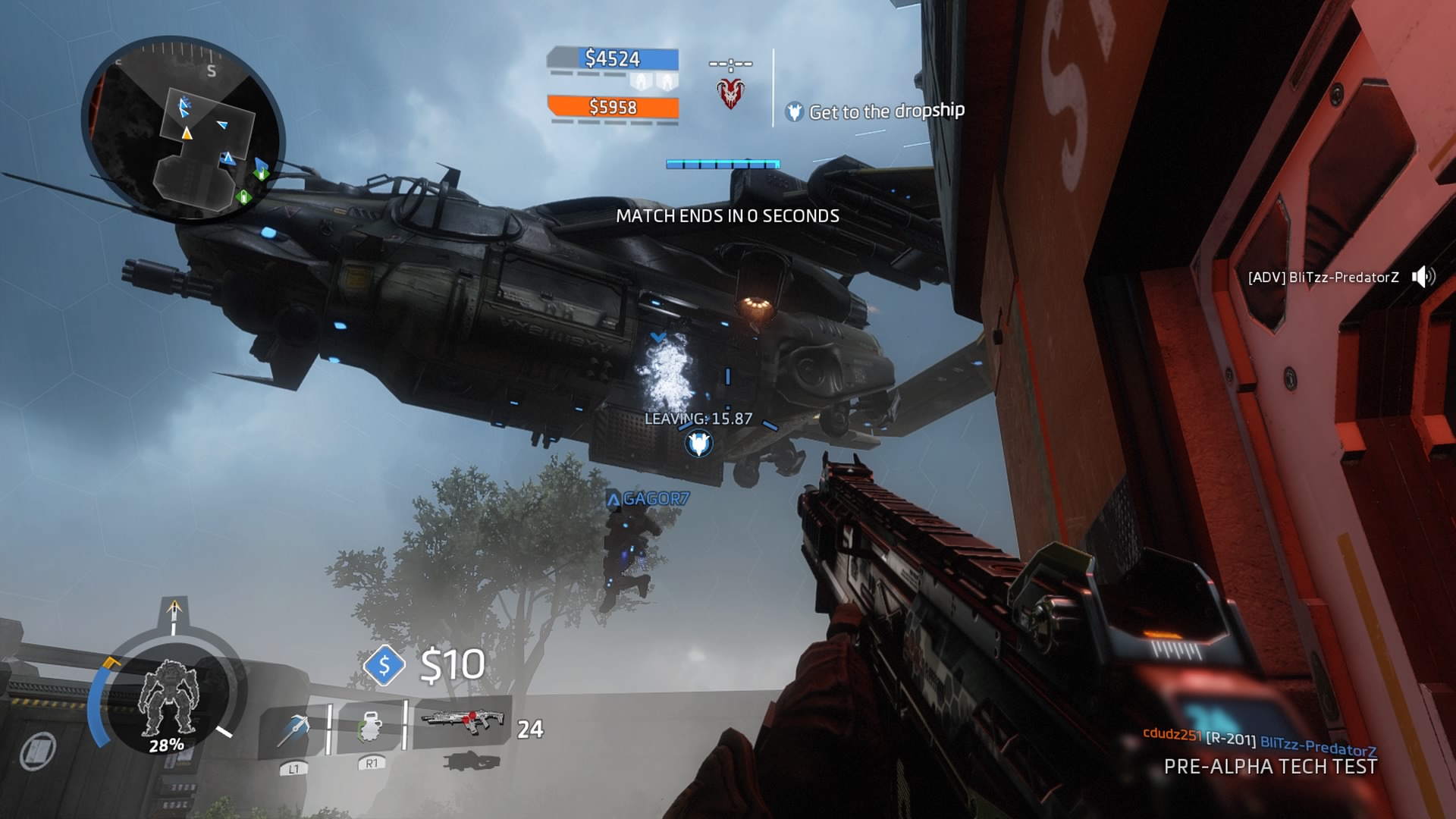The width and height of the screenshot is (1456, 819).
Task: Click the speaker icon beside BliTzz-PredatorZ
Action: tap(1423, 277)
